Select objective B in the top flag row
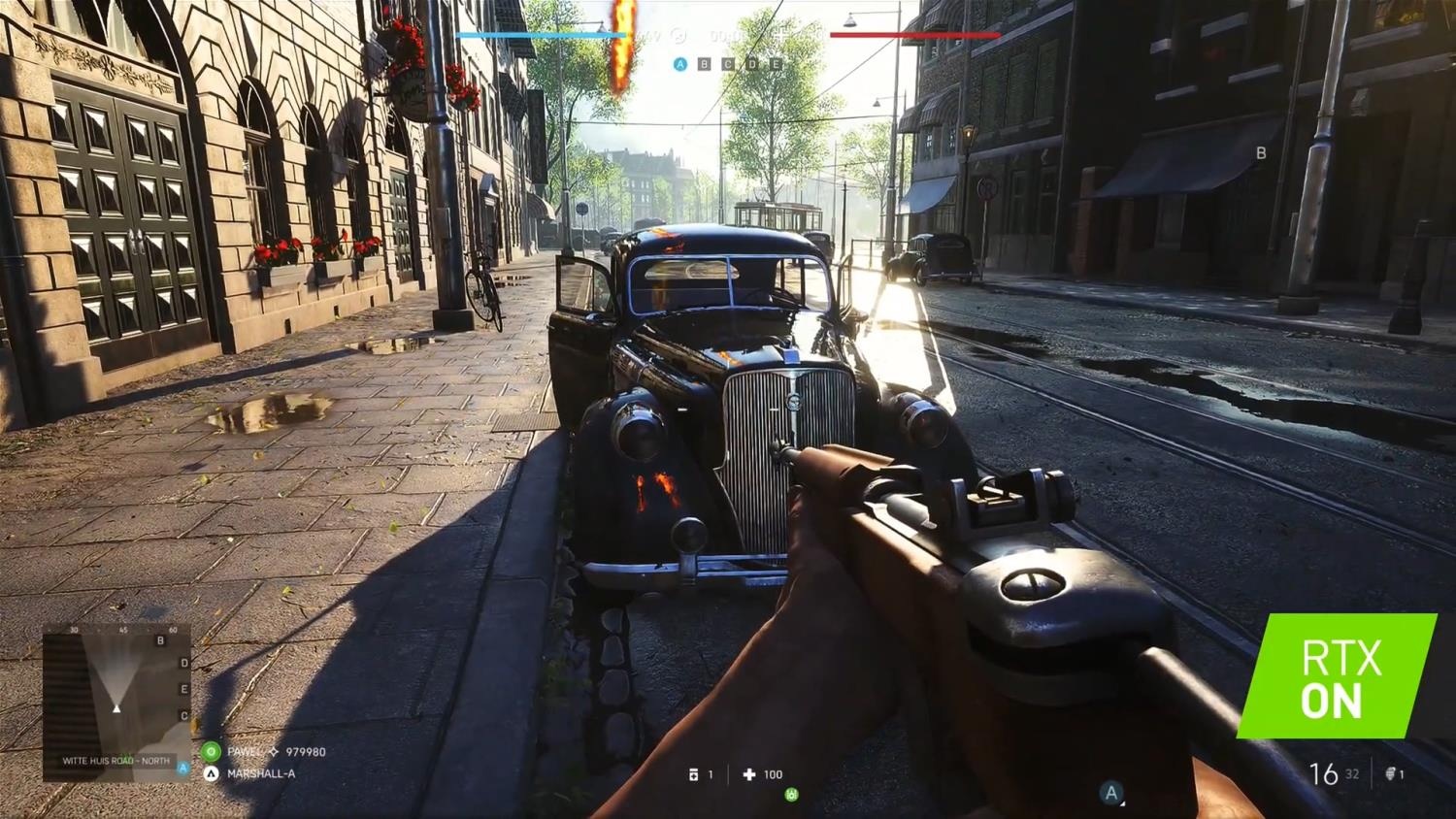 coord(704,64)
